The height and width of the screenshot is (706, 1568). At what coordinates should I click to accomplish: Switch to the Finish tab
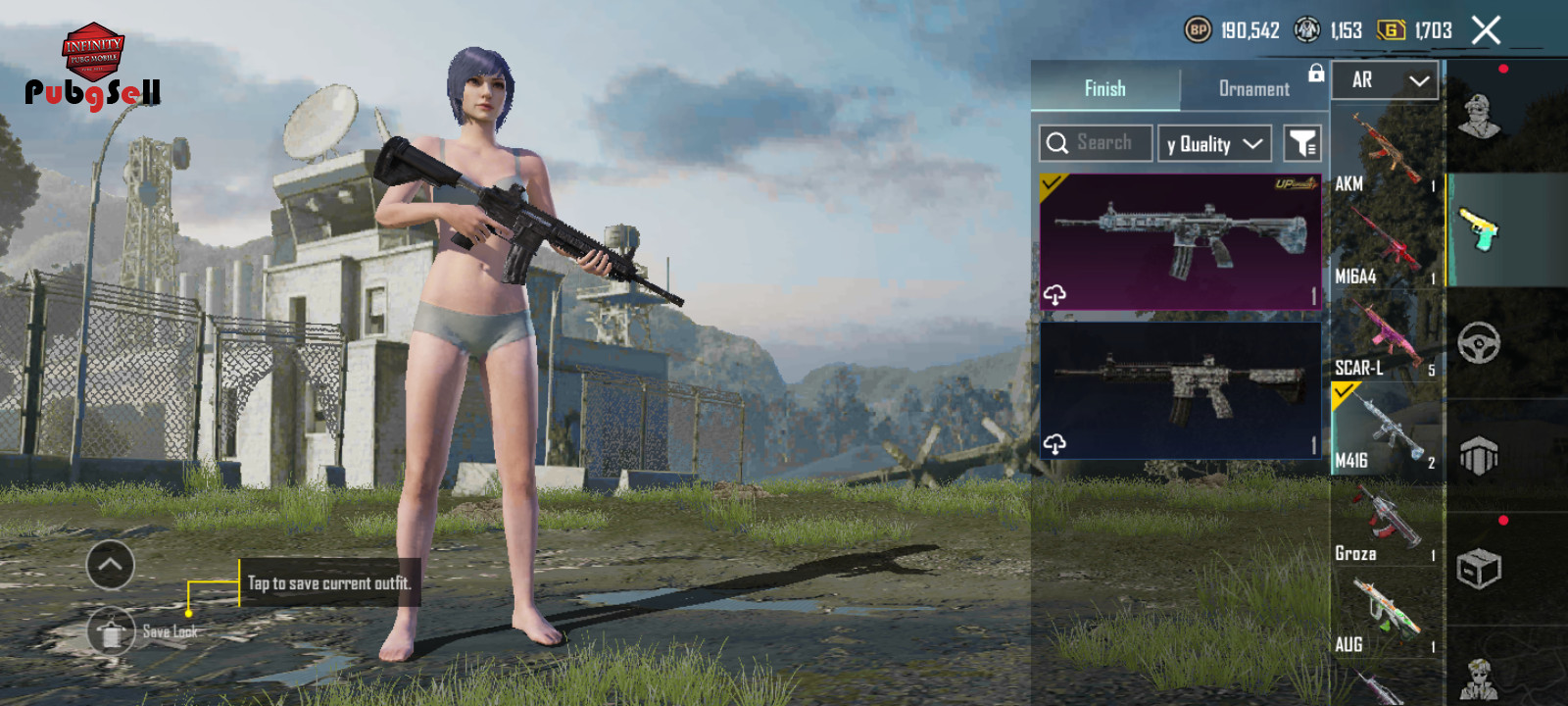(x=1105, y=88)
